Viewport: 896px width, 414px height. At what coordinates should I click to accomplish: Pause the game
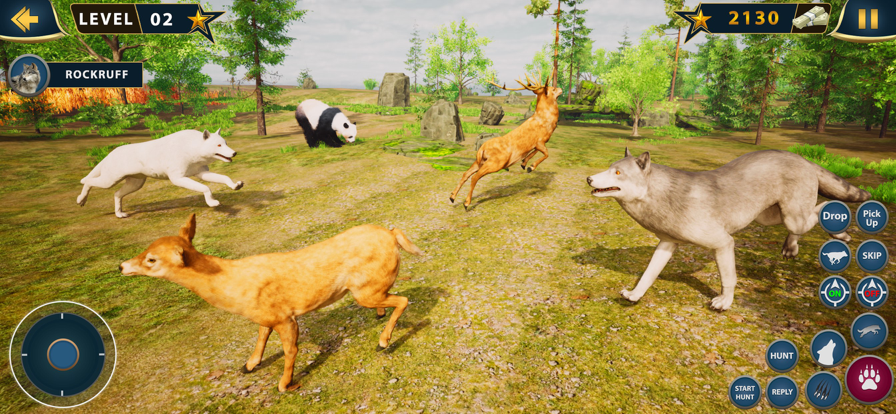[x=867, y=19]
